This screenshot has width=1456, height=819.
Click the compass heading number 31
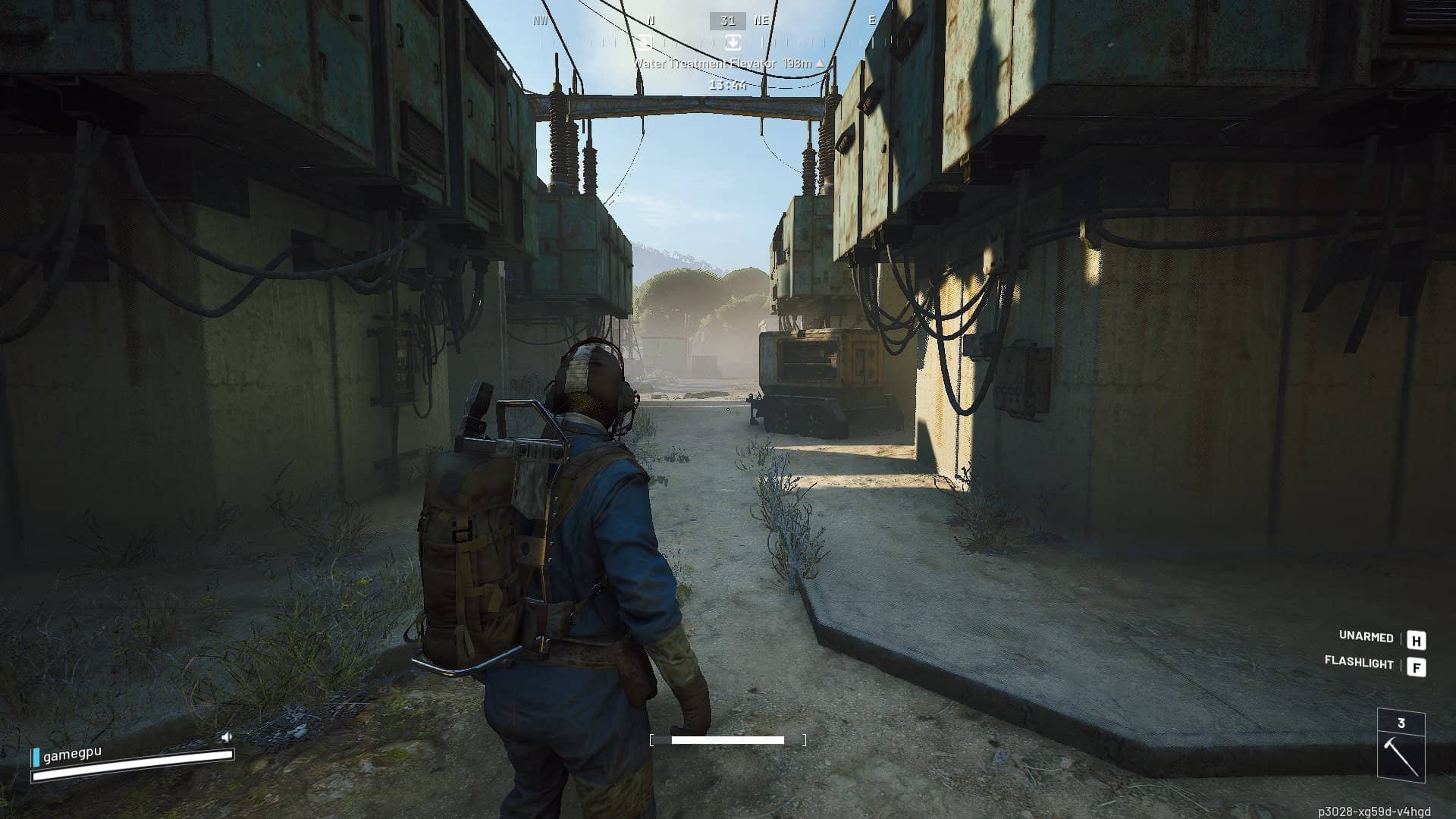[x=727, y=21]
